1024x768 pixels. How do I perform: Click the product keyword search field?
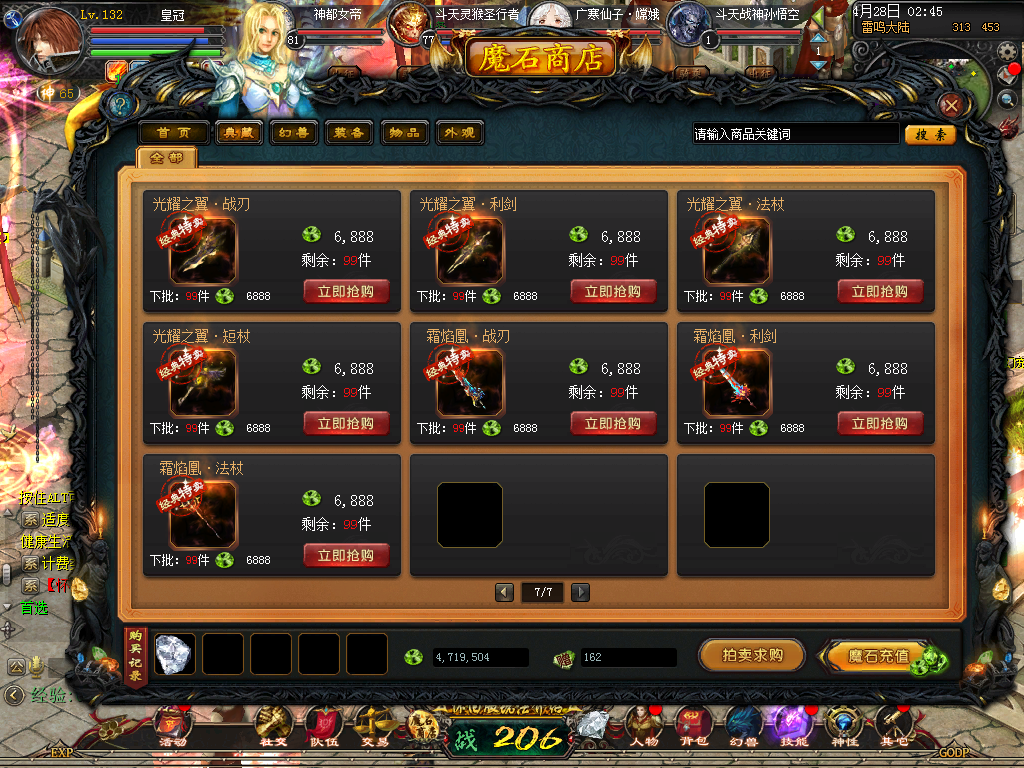point(795,134)
